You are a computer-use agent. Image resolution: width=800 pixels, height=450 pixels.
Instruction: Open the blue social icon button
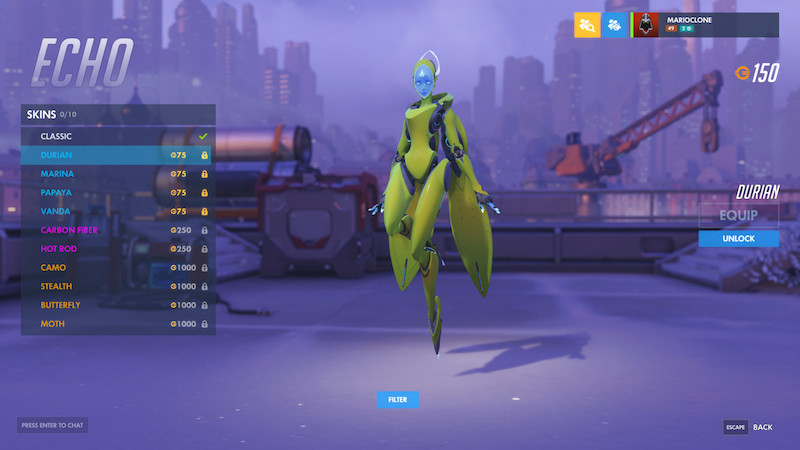615,25
